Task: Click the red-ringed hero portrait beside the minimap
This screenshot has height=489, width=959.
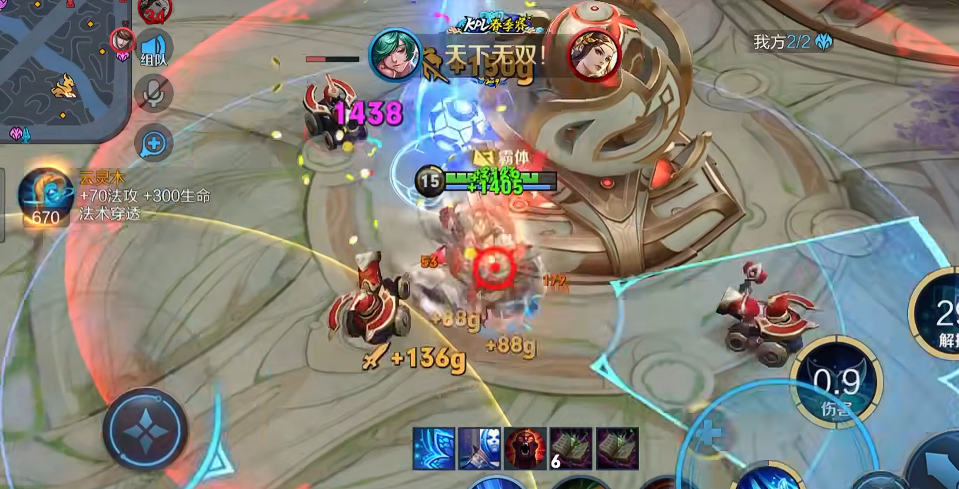Action: 123,40
